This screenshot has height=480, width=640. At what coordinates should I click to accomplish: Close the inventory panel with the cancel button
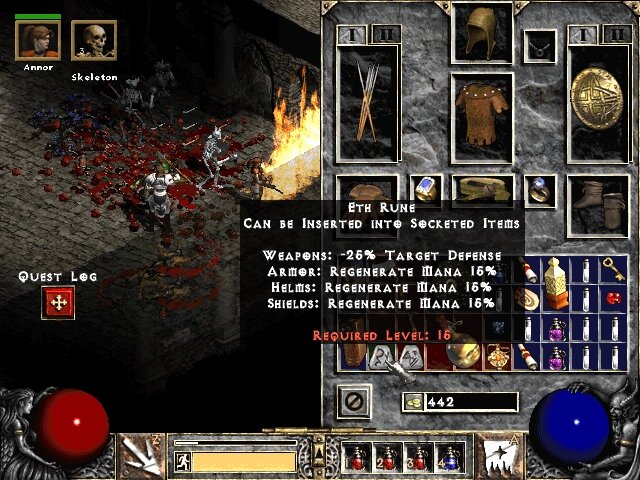coord(356,402)
